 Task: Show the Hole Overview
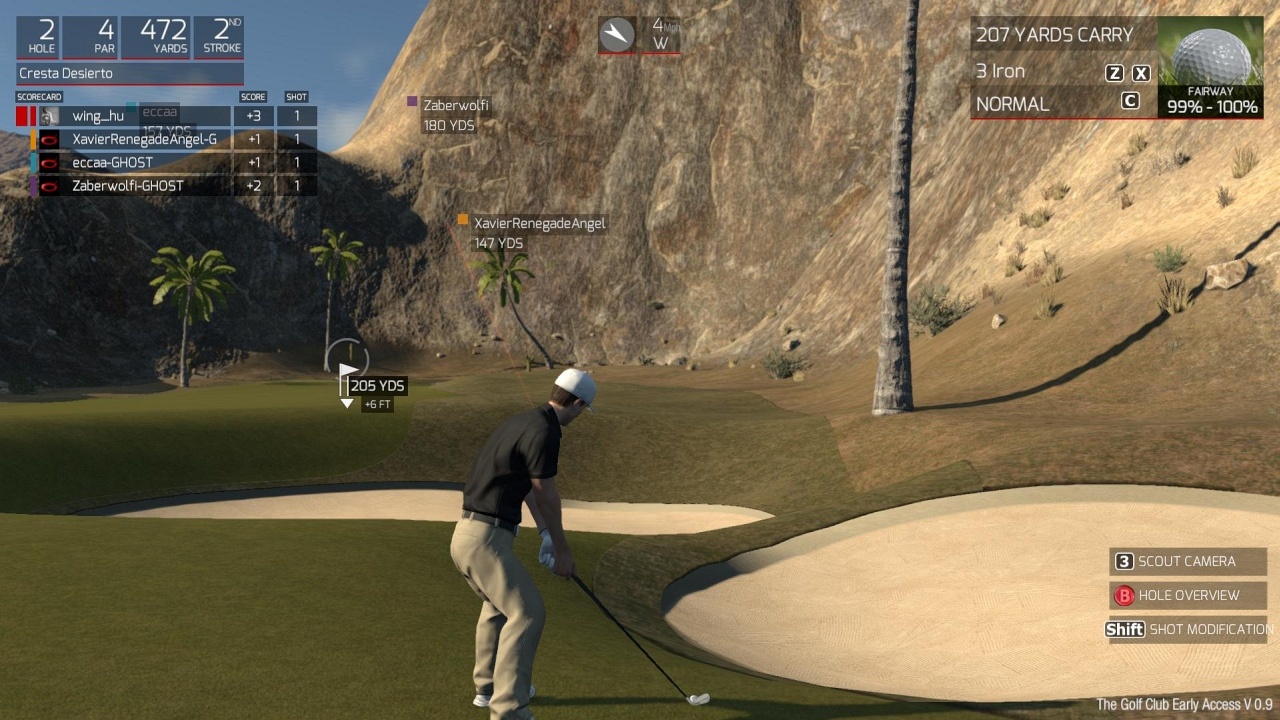point(1187,595)
